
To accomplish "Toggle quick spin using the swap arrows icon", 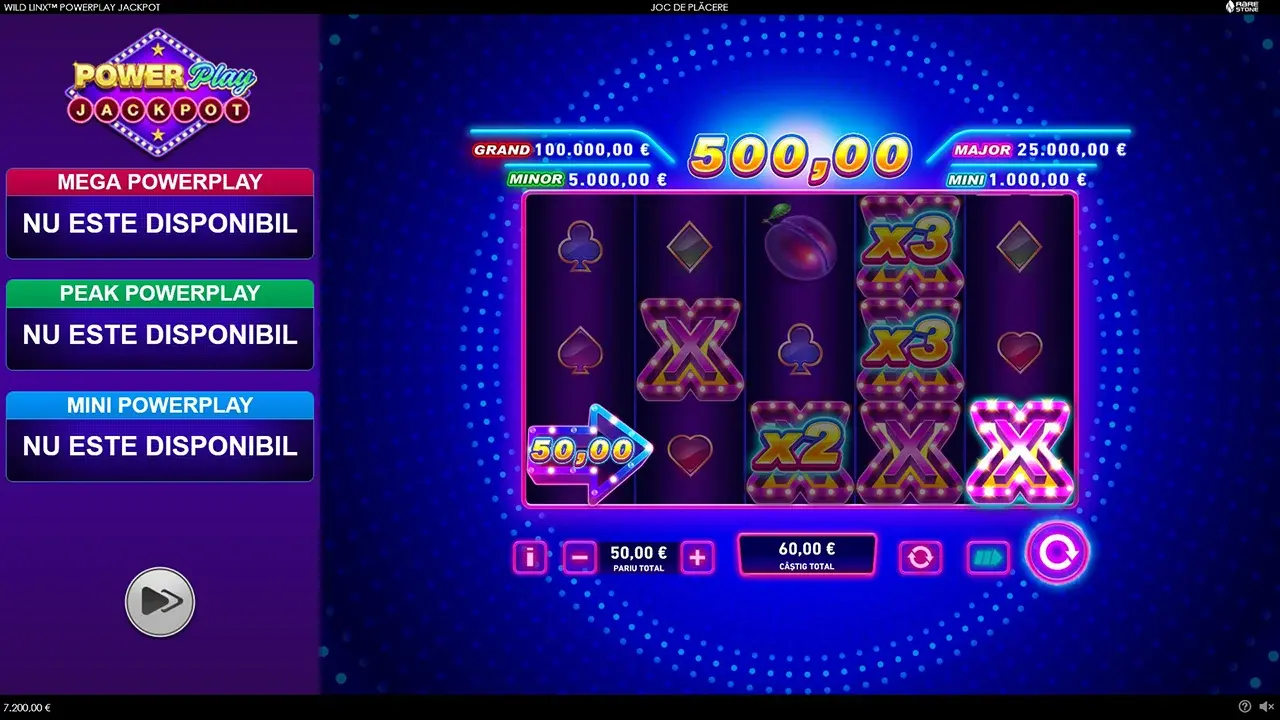I will click(x=920, y=557).
